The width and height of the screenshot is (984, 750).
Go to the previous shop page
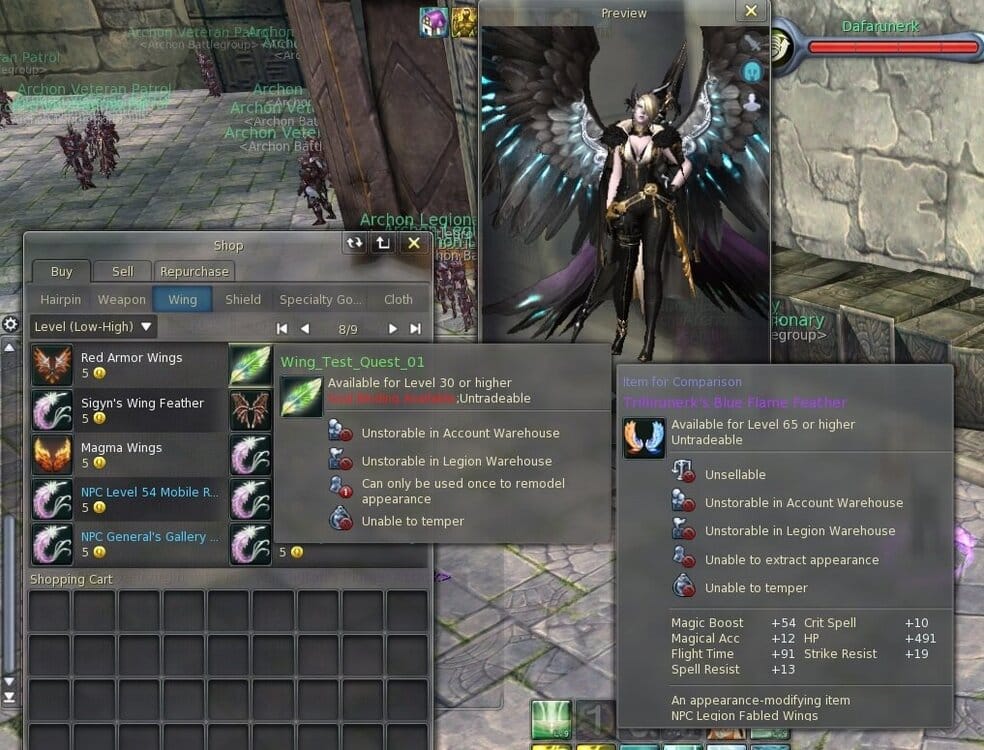[305, 328]
